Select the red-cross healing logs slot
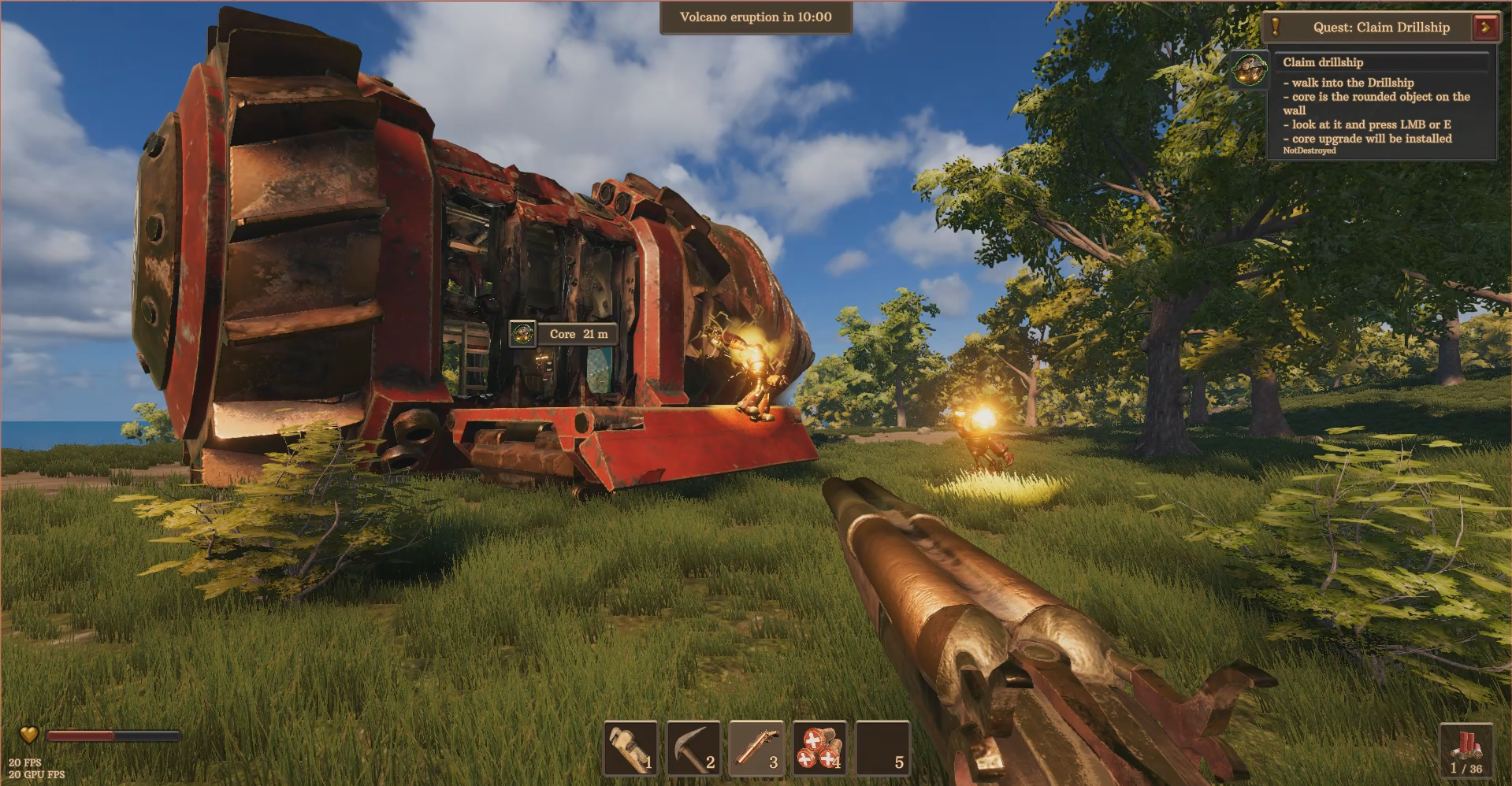1512x786 pixels. (819, 748)
